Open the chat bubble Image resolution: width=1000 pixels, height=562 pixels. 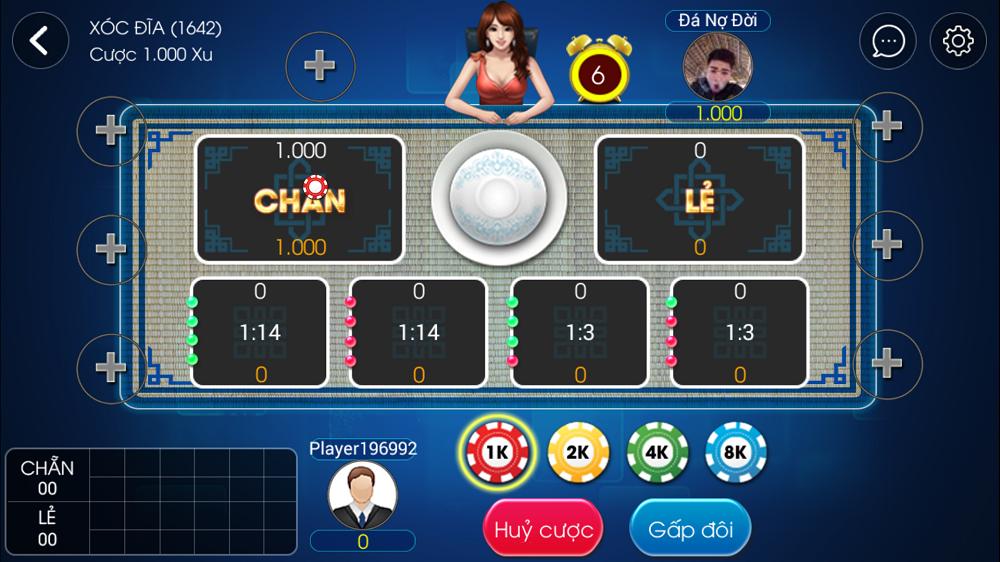888,41
